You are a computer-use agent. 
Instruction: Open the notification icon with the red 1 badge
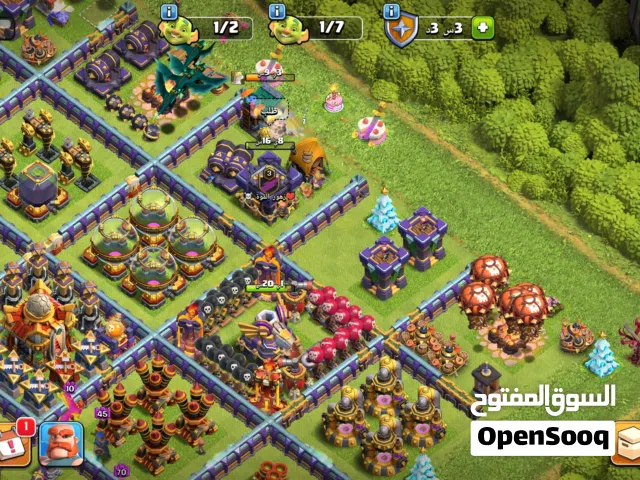click(x=14, y=442)
